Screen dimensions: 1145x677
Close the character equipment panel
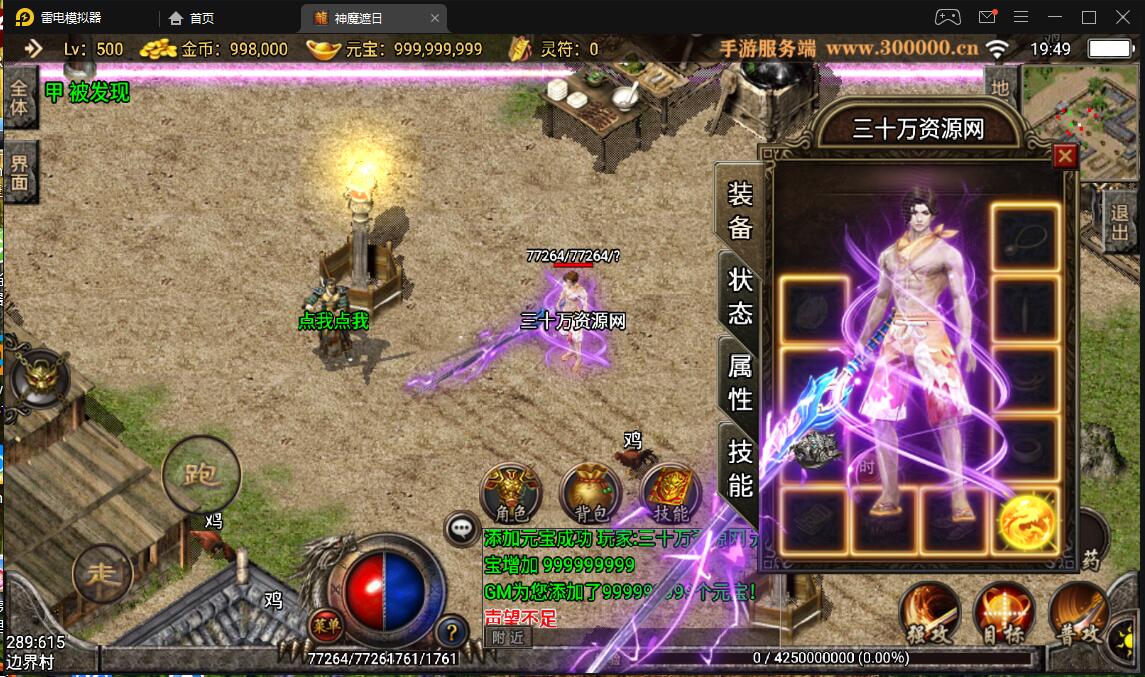tap(1065, 156)
